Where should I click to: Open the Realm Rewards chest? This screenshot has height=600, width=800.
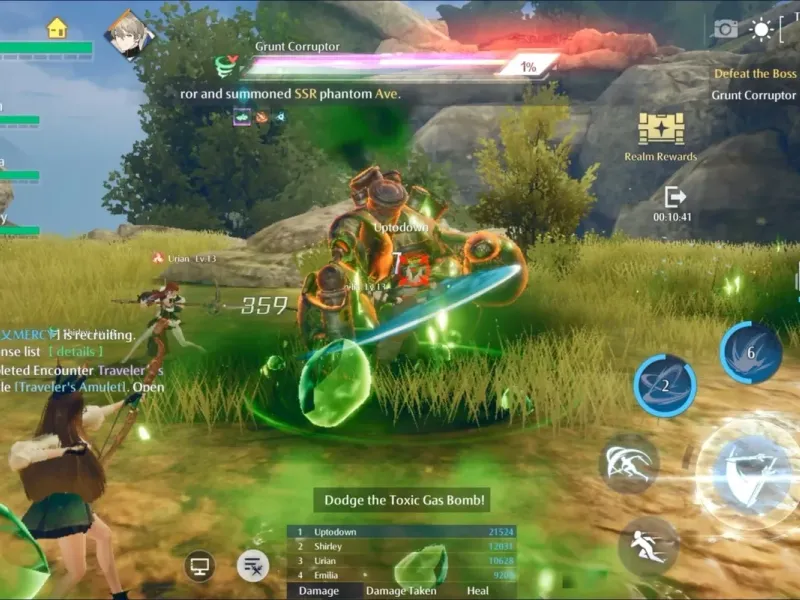click(661, 129)
